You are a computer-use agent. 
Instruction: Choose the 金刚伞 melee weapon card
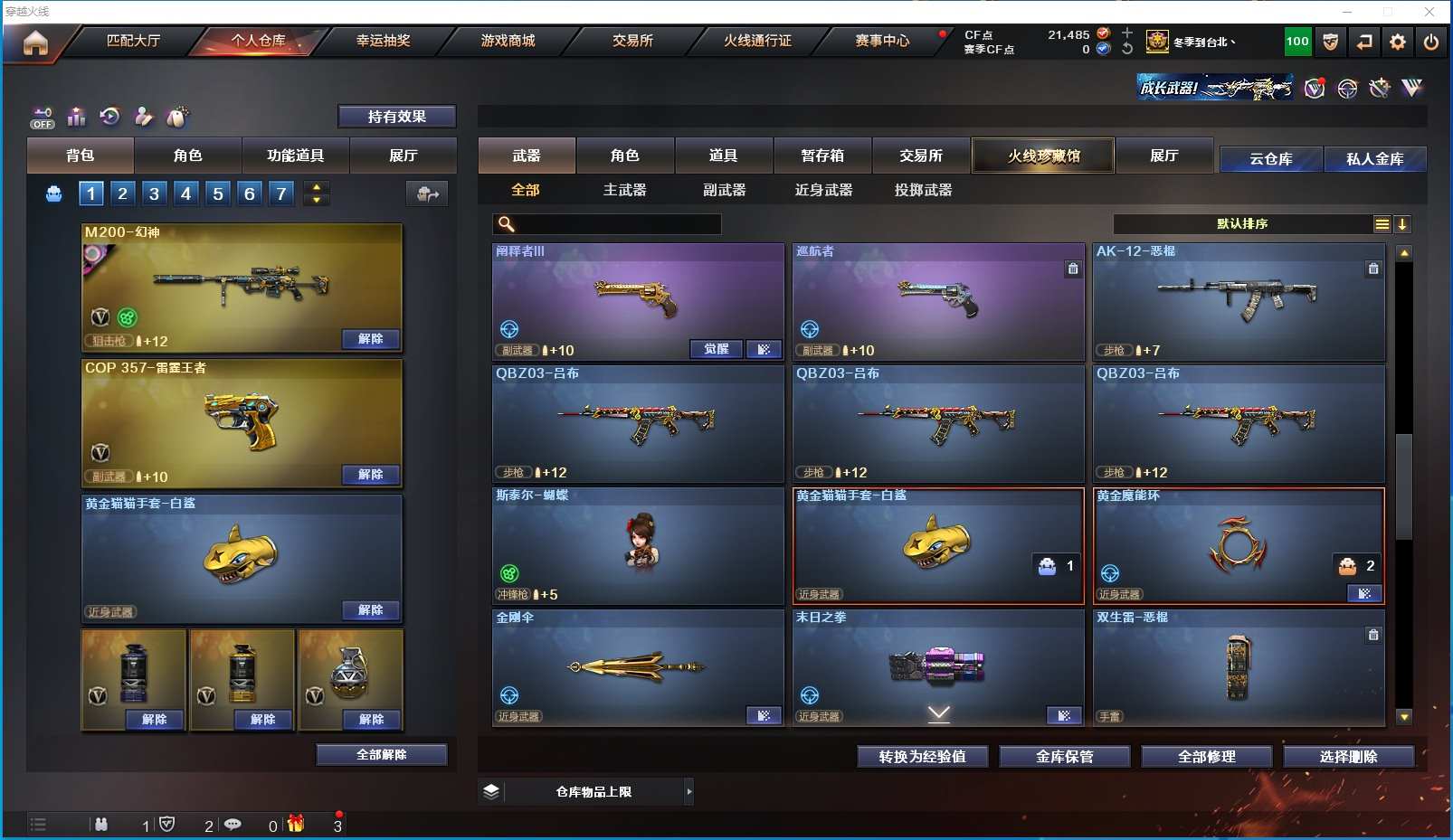tap(637, 667)
